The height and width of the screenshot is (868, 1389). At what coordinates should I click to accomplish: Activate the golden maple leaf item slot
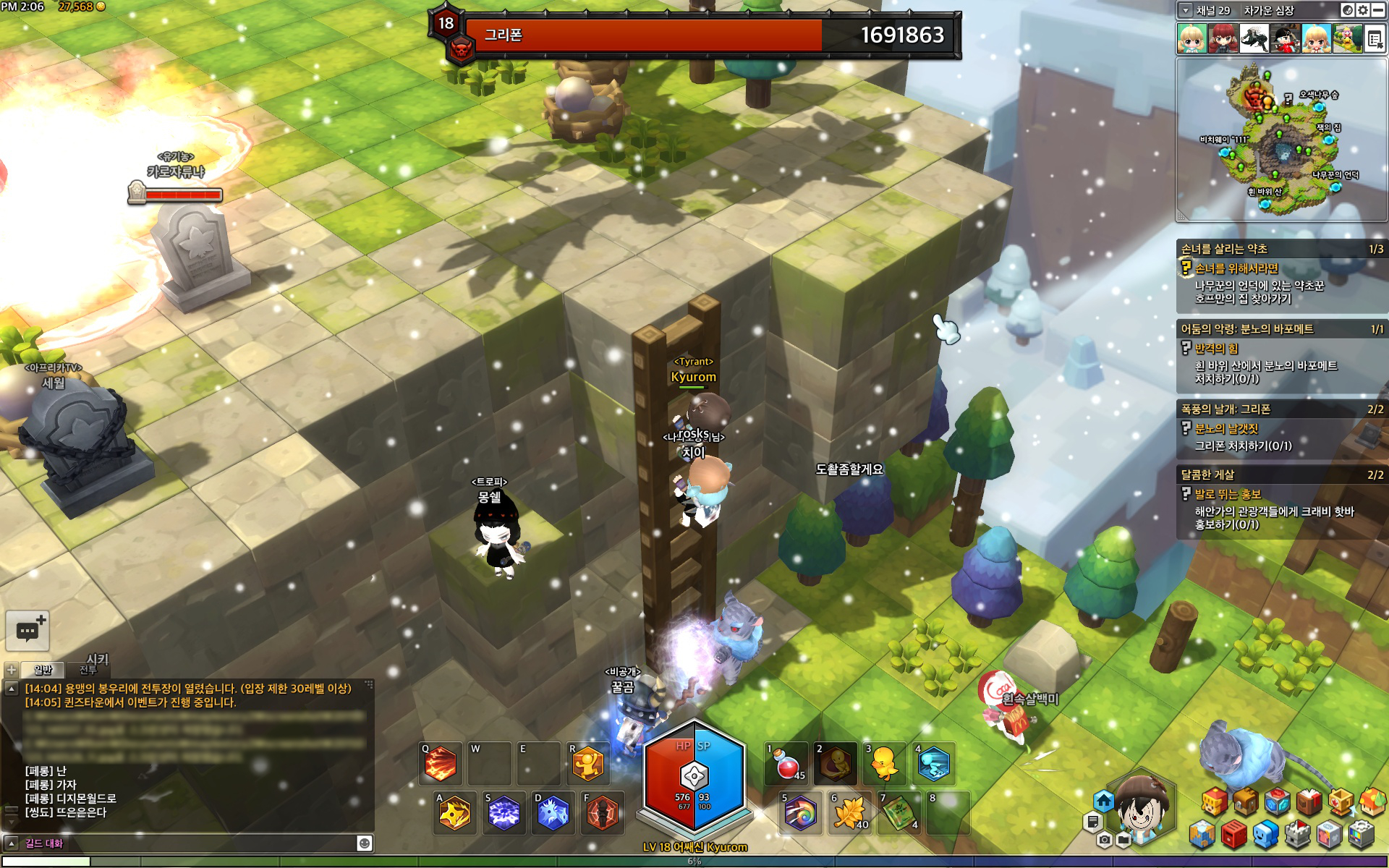[849, 813]
